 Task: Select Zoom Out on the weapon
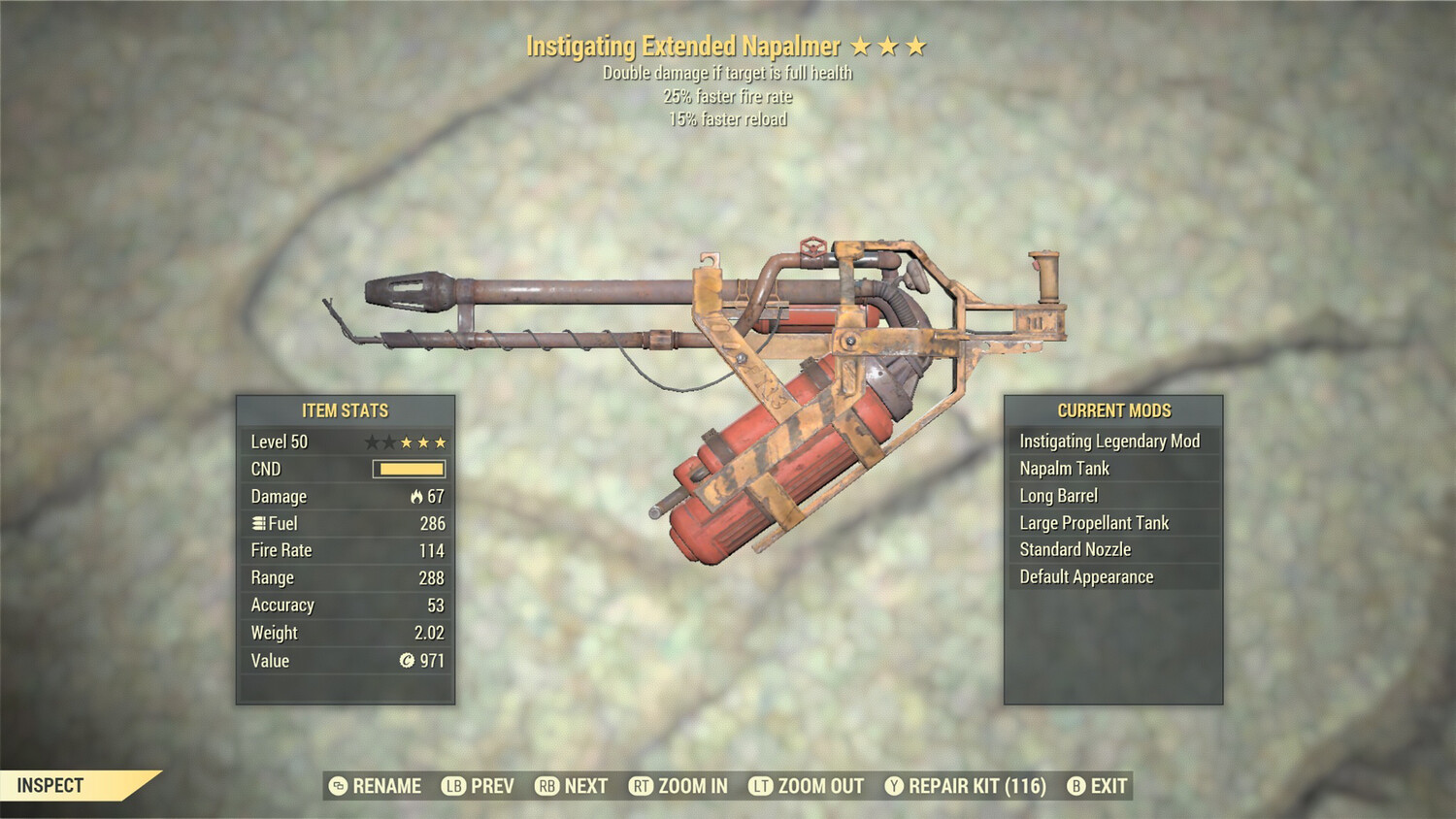coord(807,786)
